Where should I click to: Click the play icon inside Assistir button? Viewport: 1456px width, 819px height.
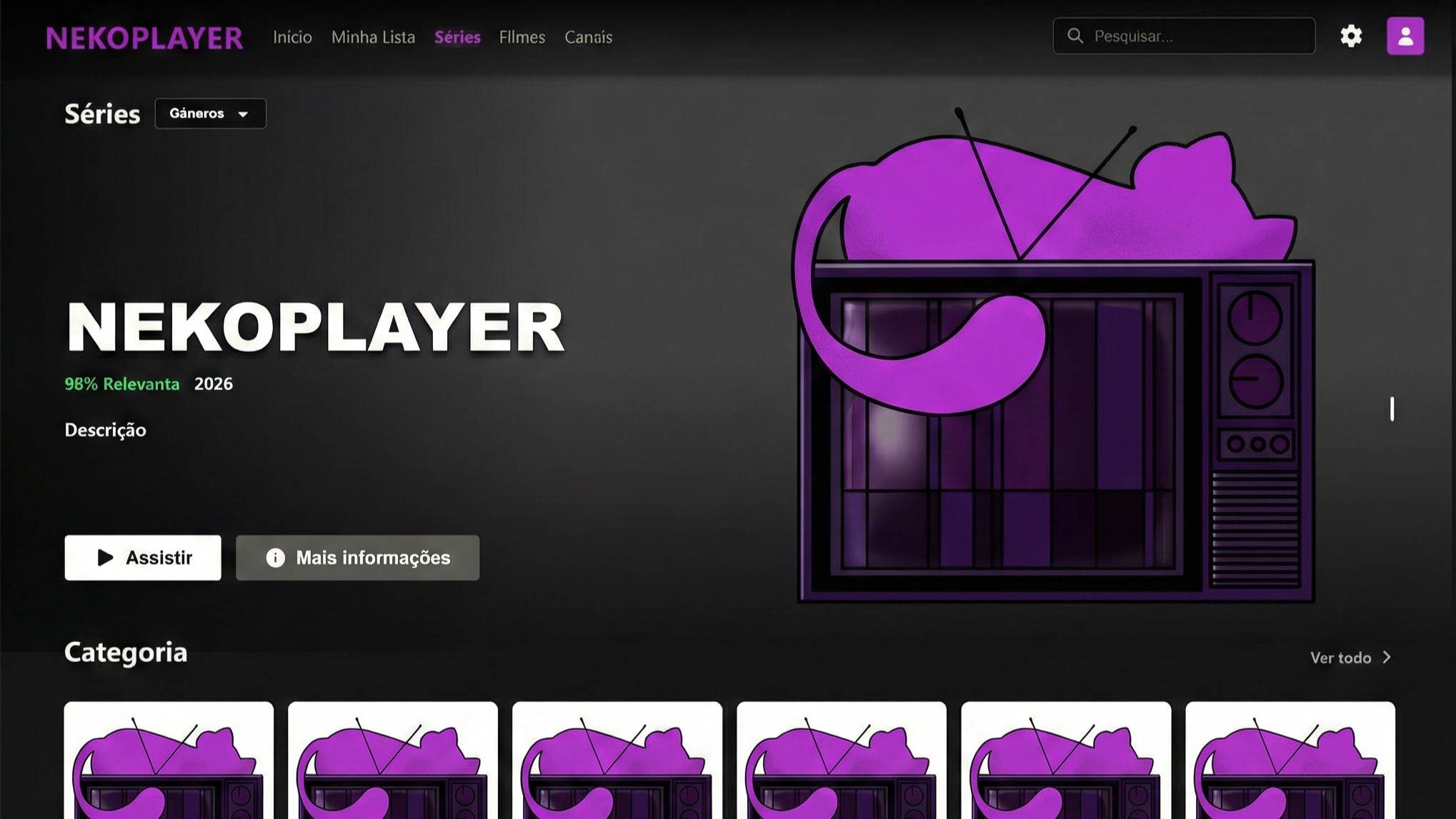click(x=104, y=558)
